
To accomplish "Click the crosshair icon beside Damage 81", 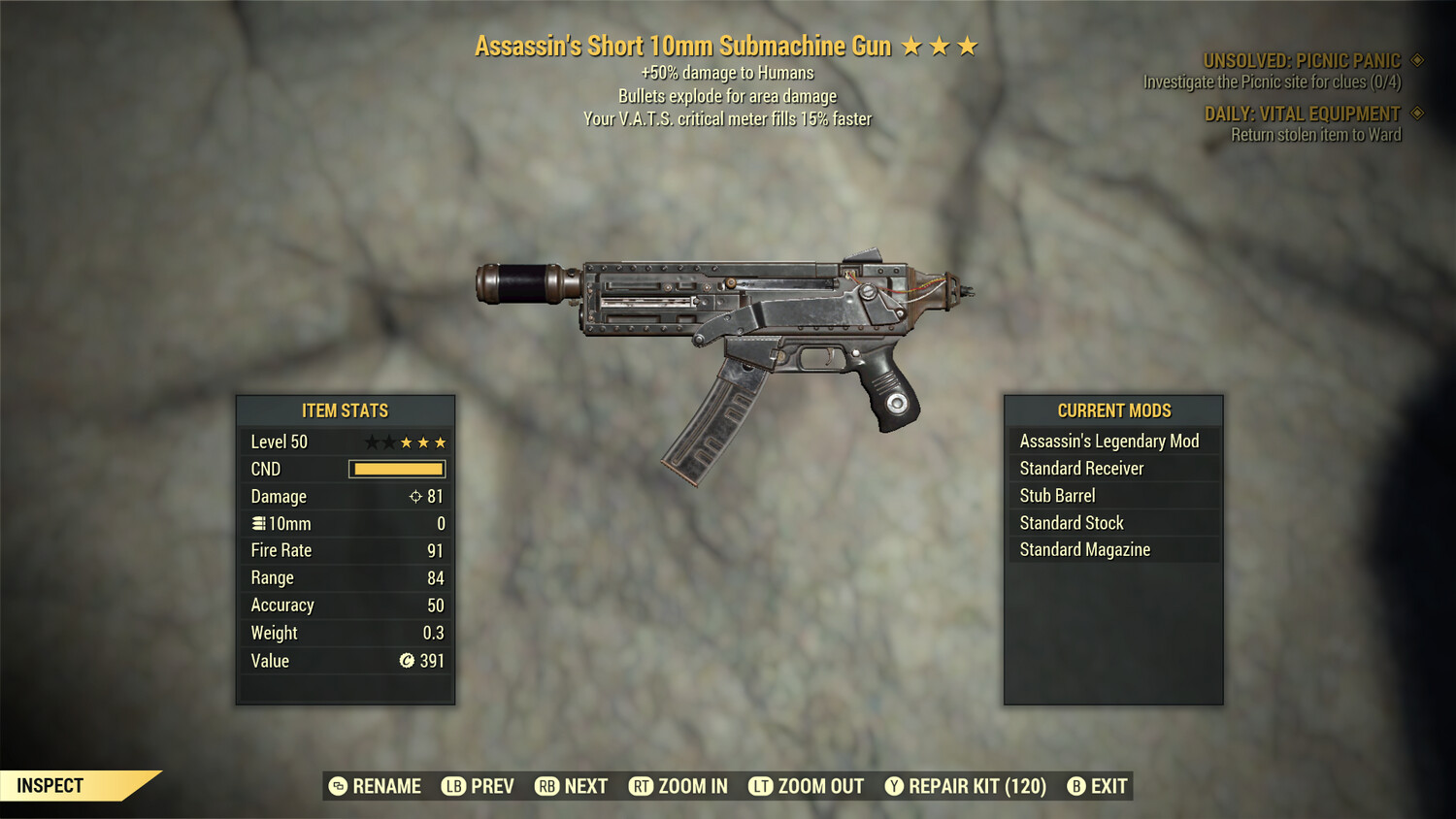I will click(416, 496).
